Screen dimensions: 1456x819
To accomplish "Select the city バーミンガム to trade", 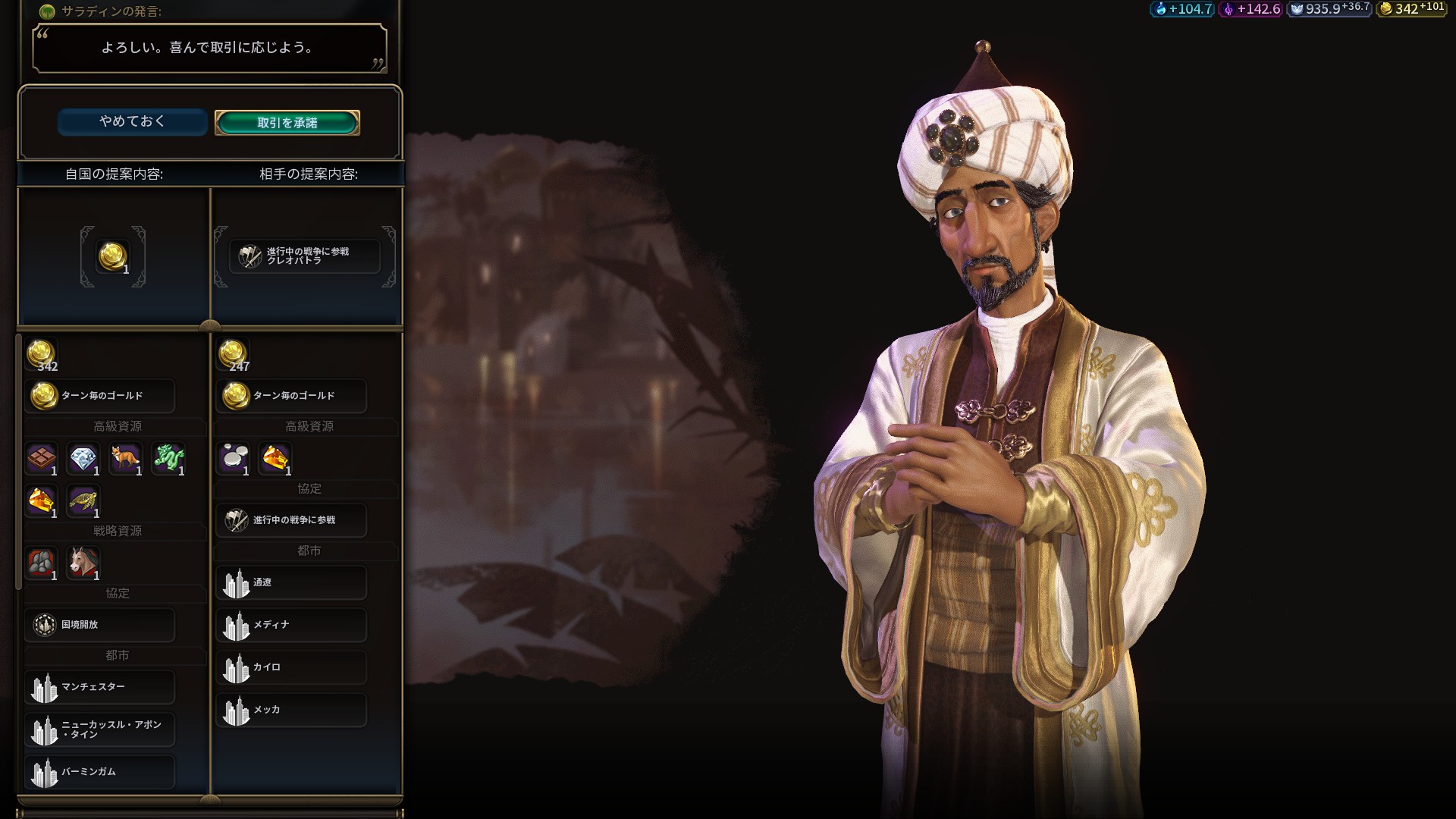I will [x=99, y=772].
